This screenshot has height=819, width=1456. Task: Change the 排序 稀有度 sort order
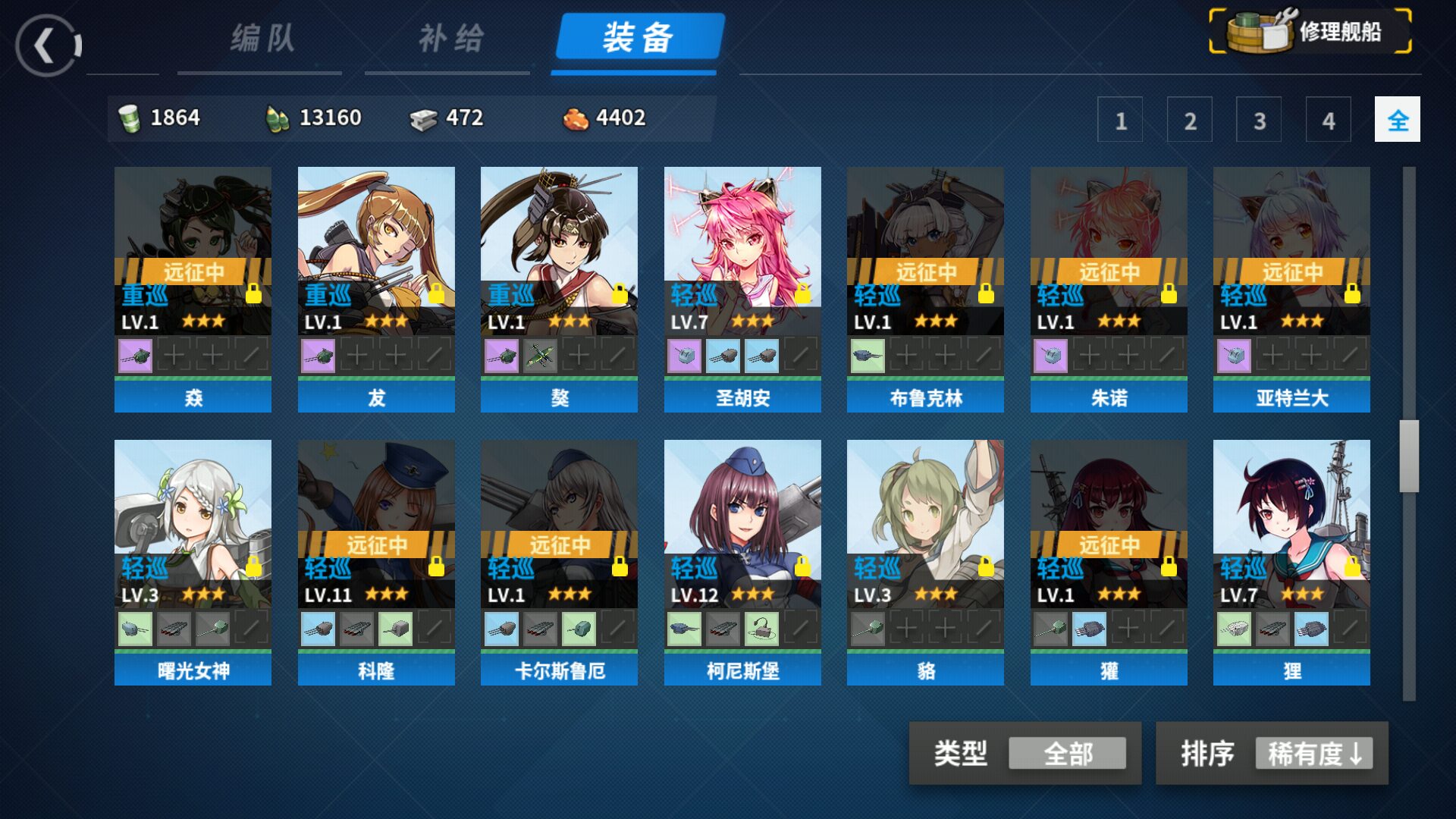[x=1313, y=753]
